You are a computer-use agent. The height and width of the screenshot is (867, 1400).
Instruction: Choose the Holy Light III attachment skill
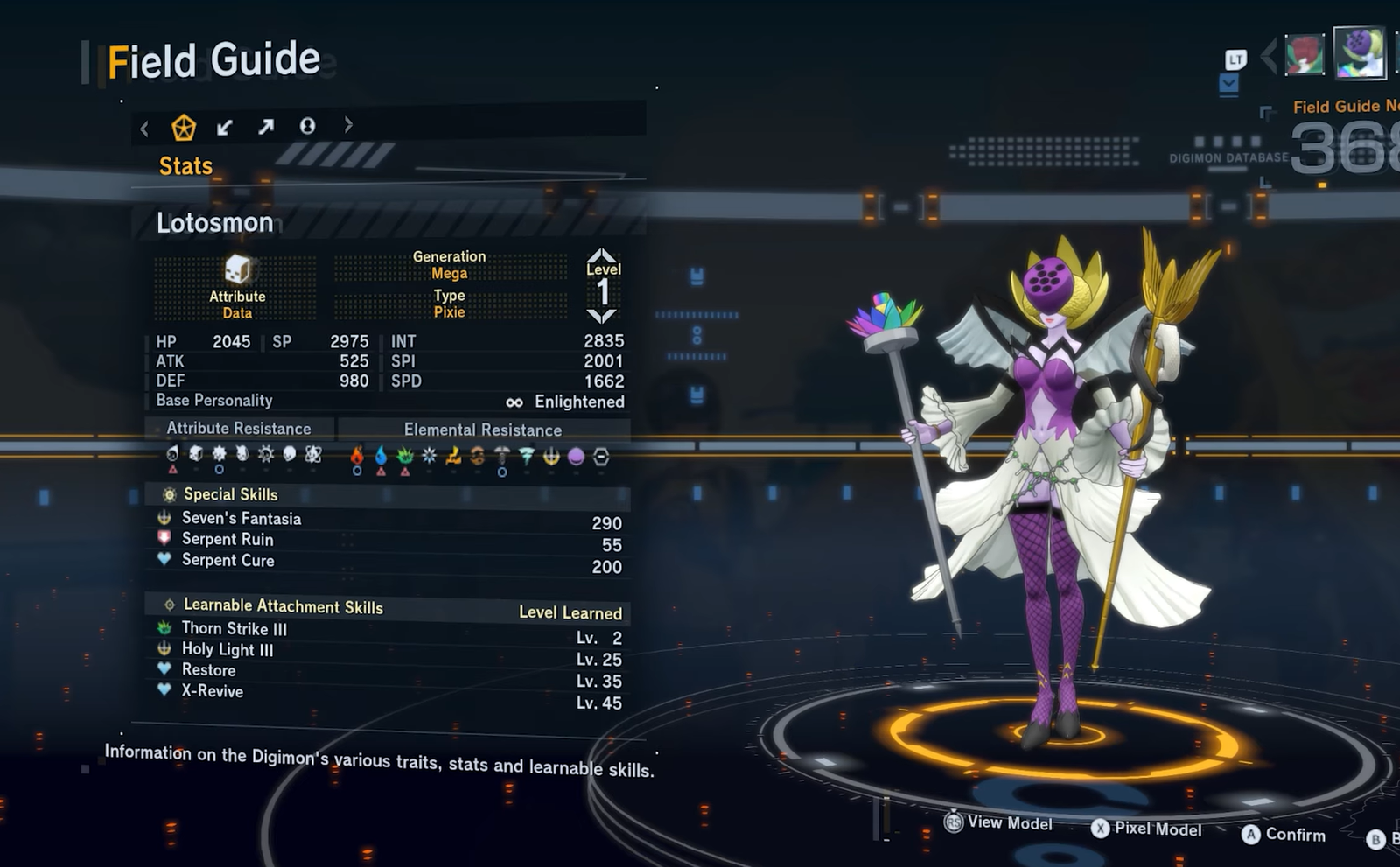click(x=227, y=650)
